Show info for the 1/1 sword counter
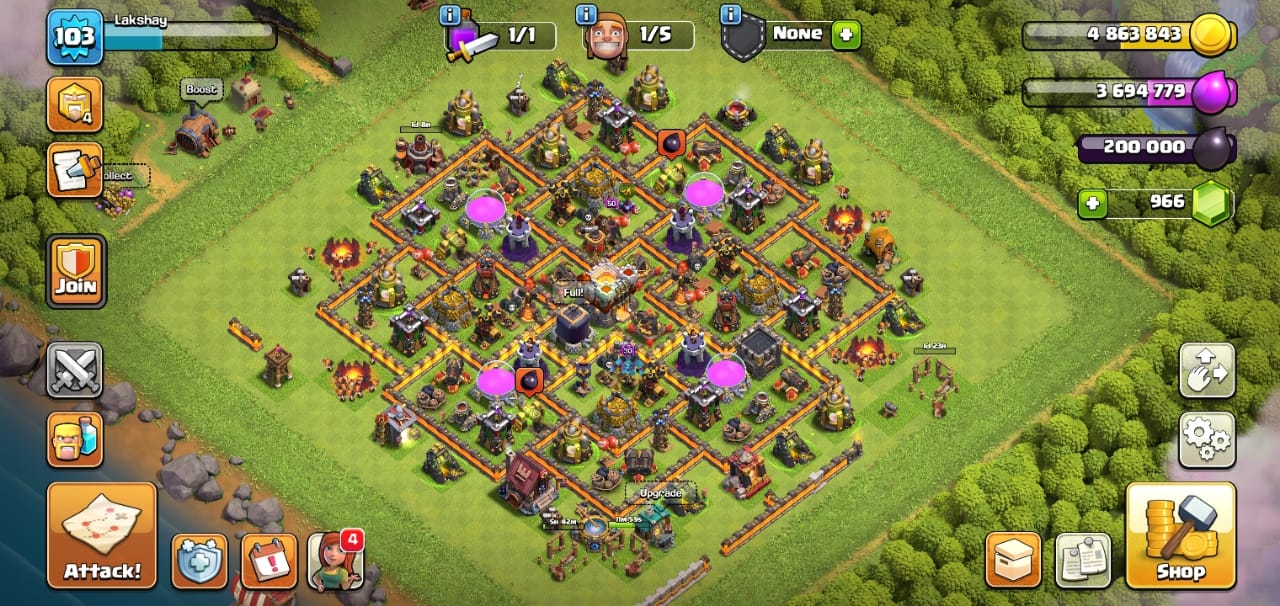 450,15
